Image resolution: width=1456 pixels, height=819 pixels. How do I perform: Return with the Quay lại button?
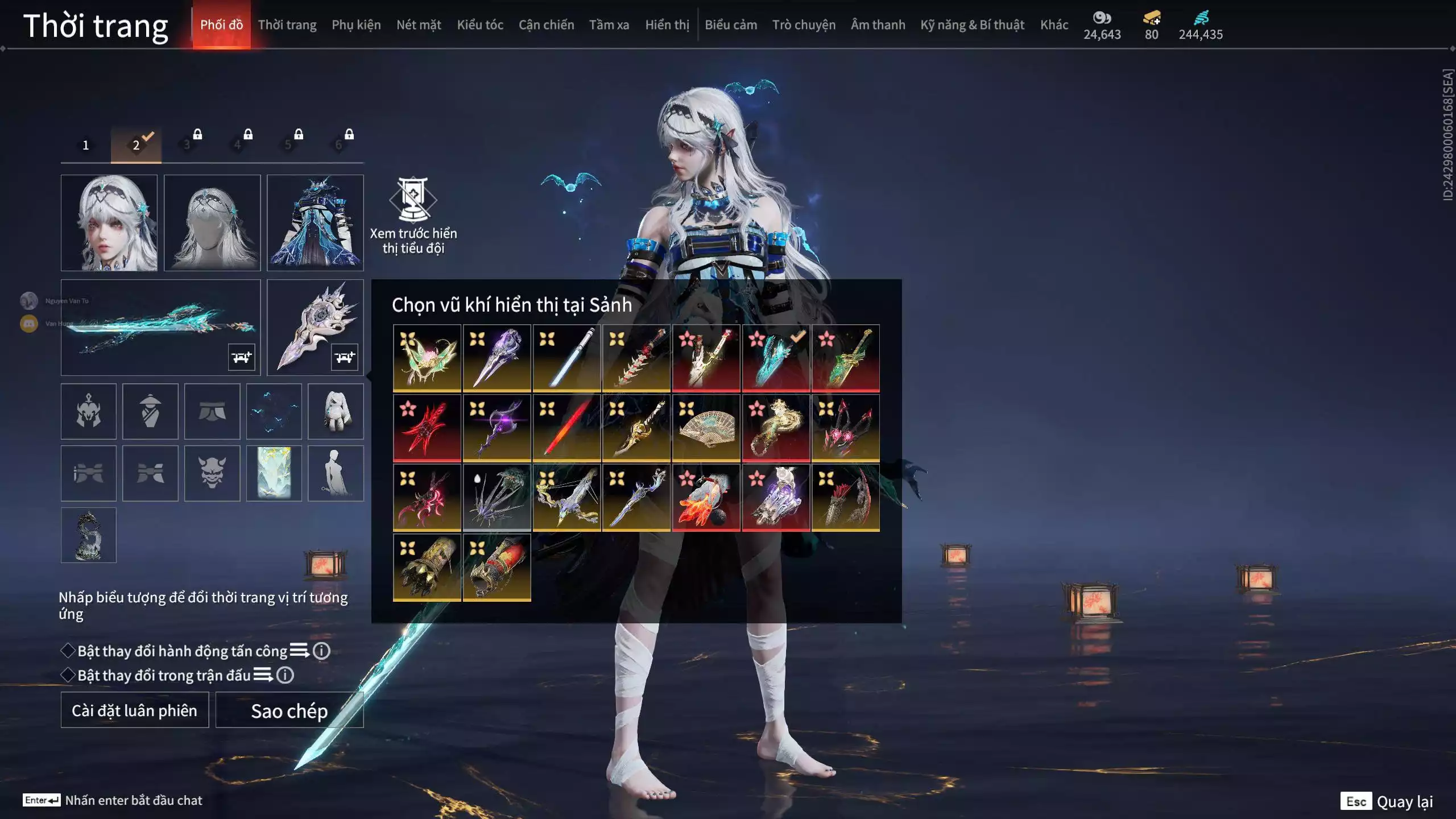point(1388,801)
